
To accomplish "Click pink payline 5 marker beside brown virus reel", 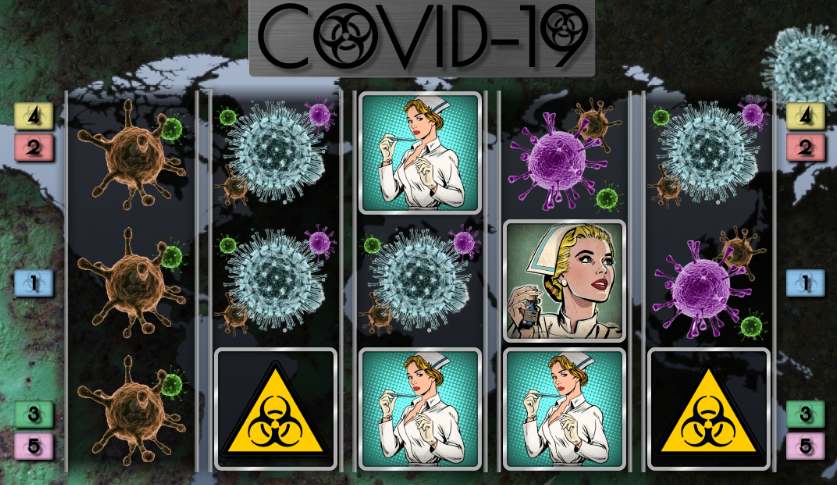I will 33,446.
